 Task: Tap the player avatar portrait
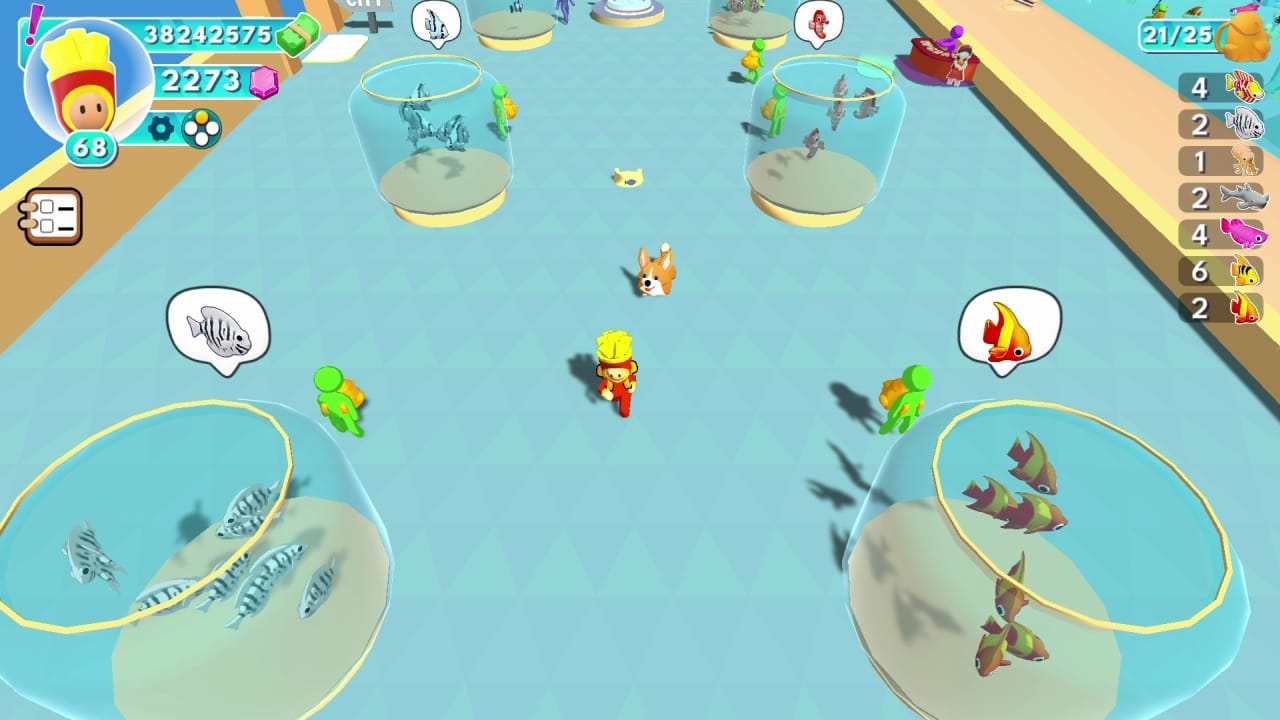click(x=88, y=85)
